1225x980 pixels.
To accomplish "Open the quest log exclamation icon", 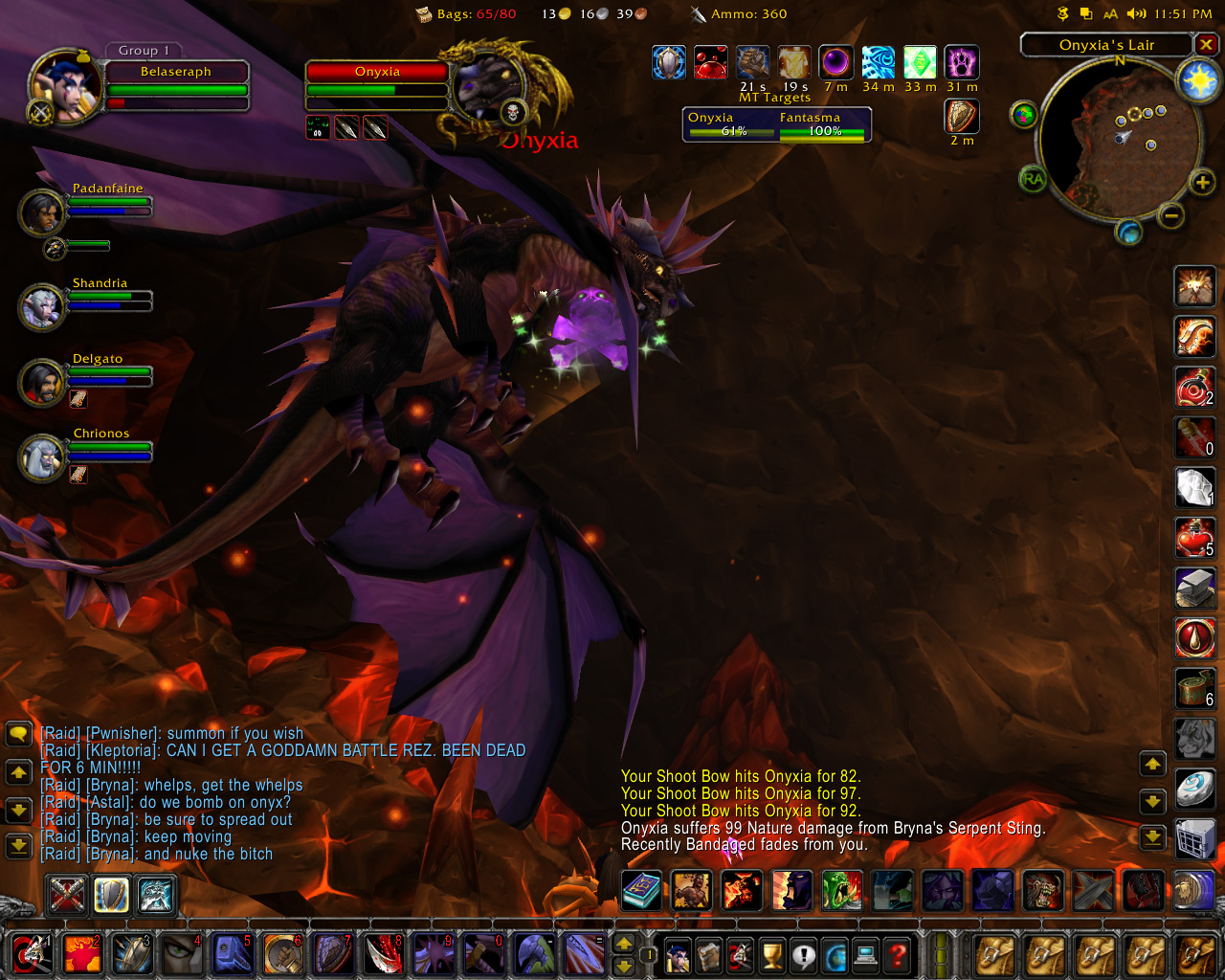I will 803,957.
